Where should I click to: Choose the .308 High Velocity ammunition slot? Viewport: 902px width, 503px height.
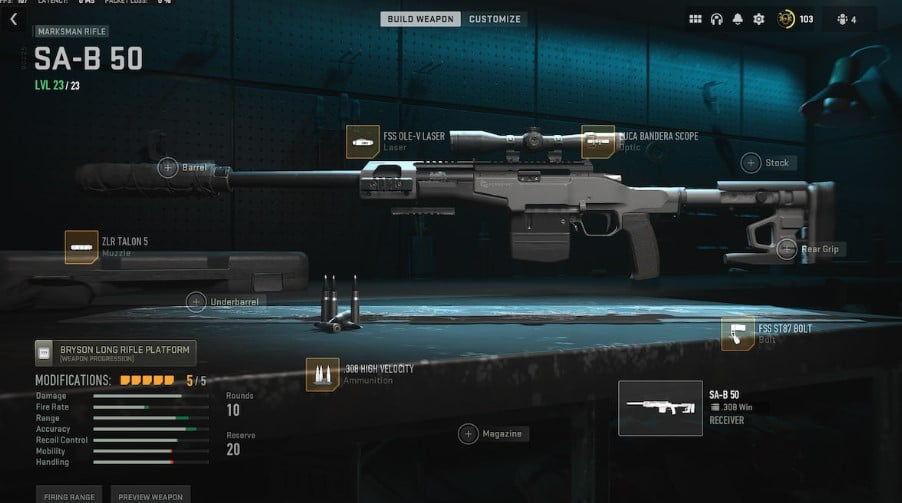point(323,374)
